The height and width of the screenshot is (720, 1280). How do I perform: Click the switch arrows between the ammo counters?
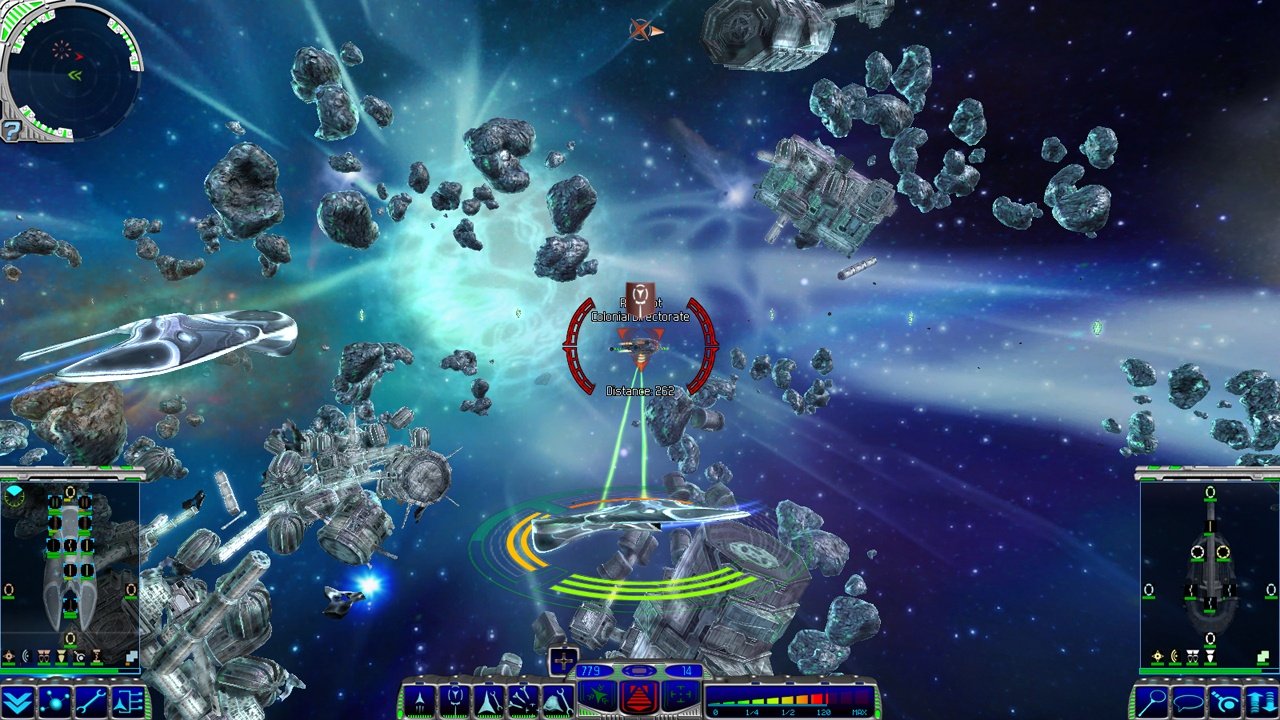pyautogui.click(x=639, y=671)
